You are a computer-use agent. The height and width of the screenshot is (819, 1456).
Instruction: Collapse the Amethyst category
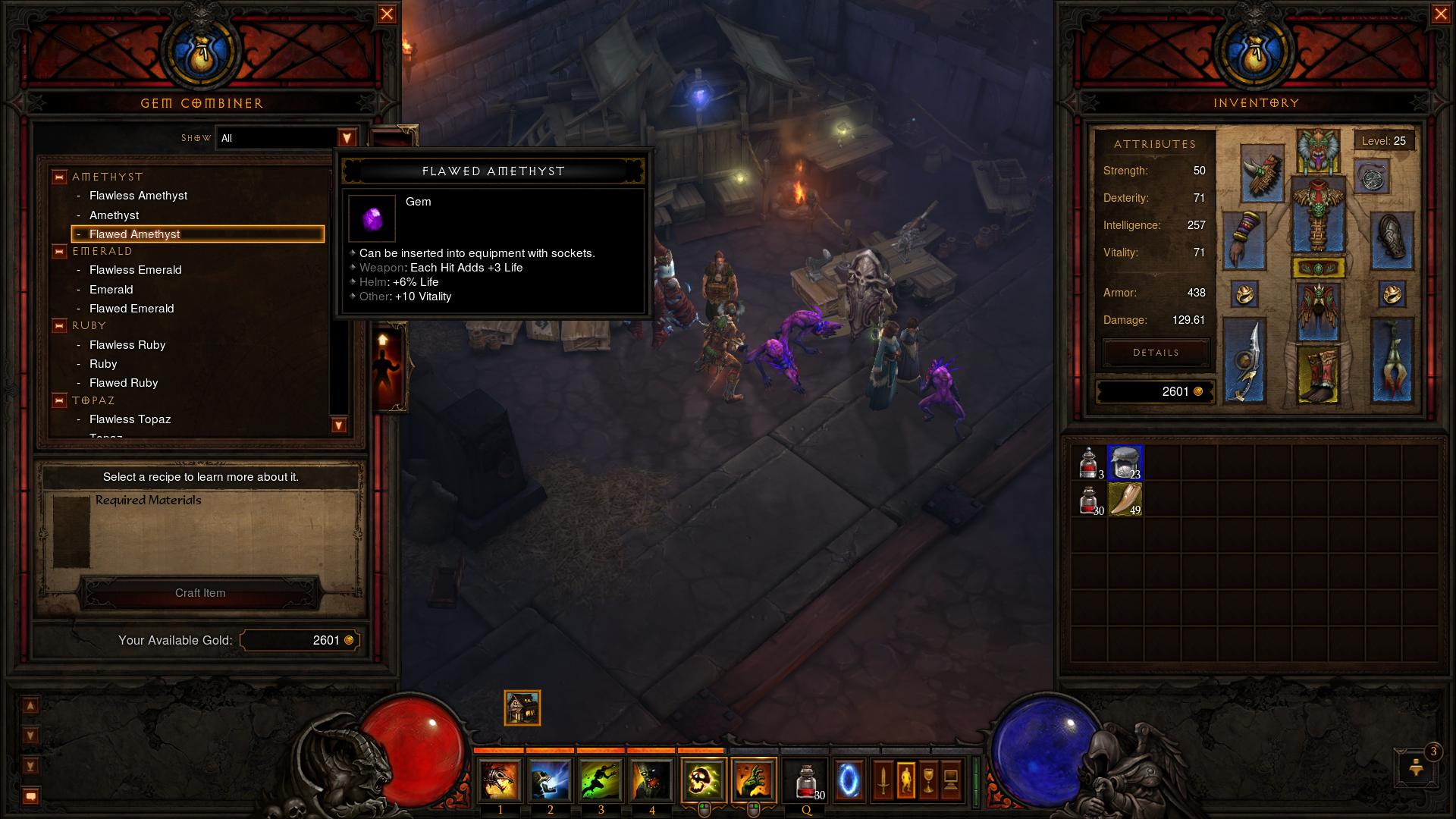[x=59, y=177]
